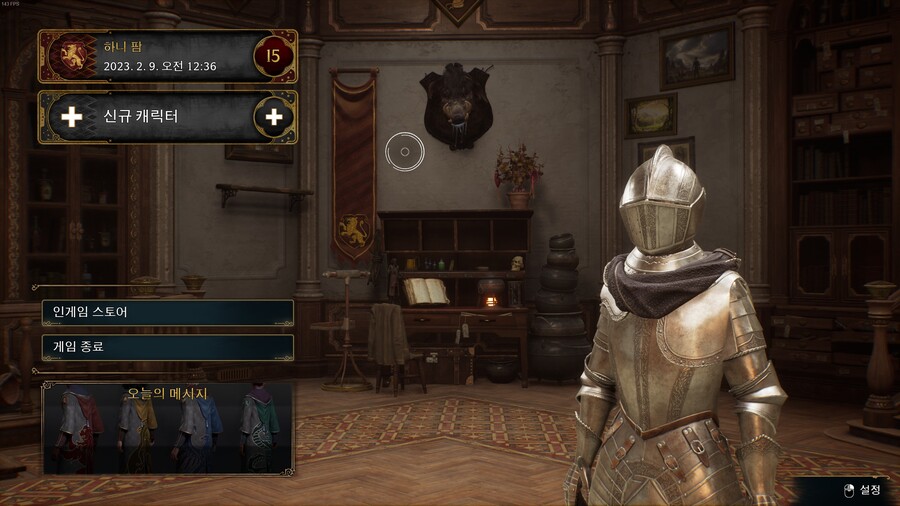Create a new character with 신규 캐릭터
This screenshot has width=900, height=506.
click(x=167, y=117)
